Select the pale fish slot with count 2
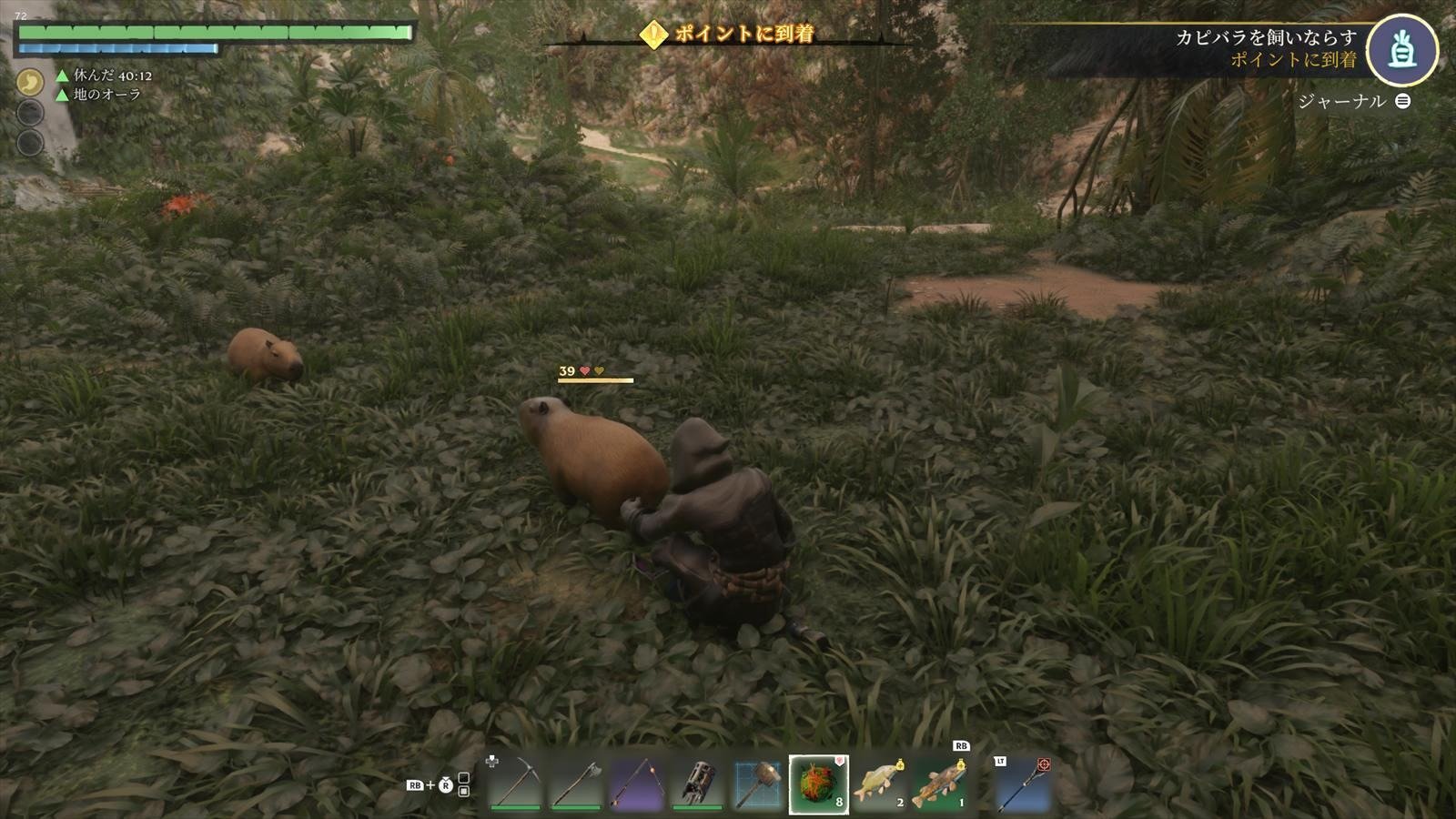 click(x=879, y=784)
